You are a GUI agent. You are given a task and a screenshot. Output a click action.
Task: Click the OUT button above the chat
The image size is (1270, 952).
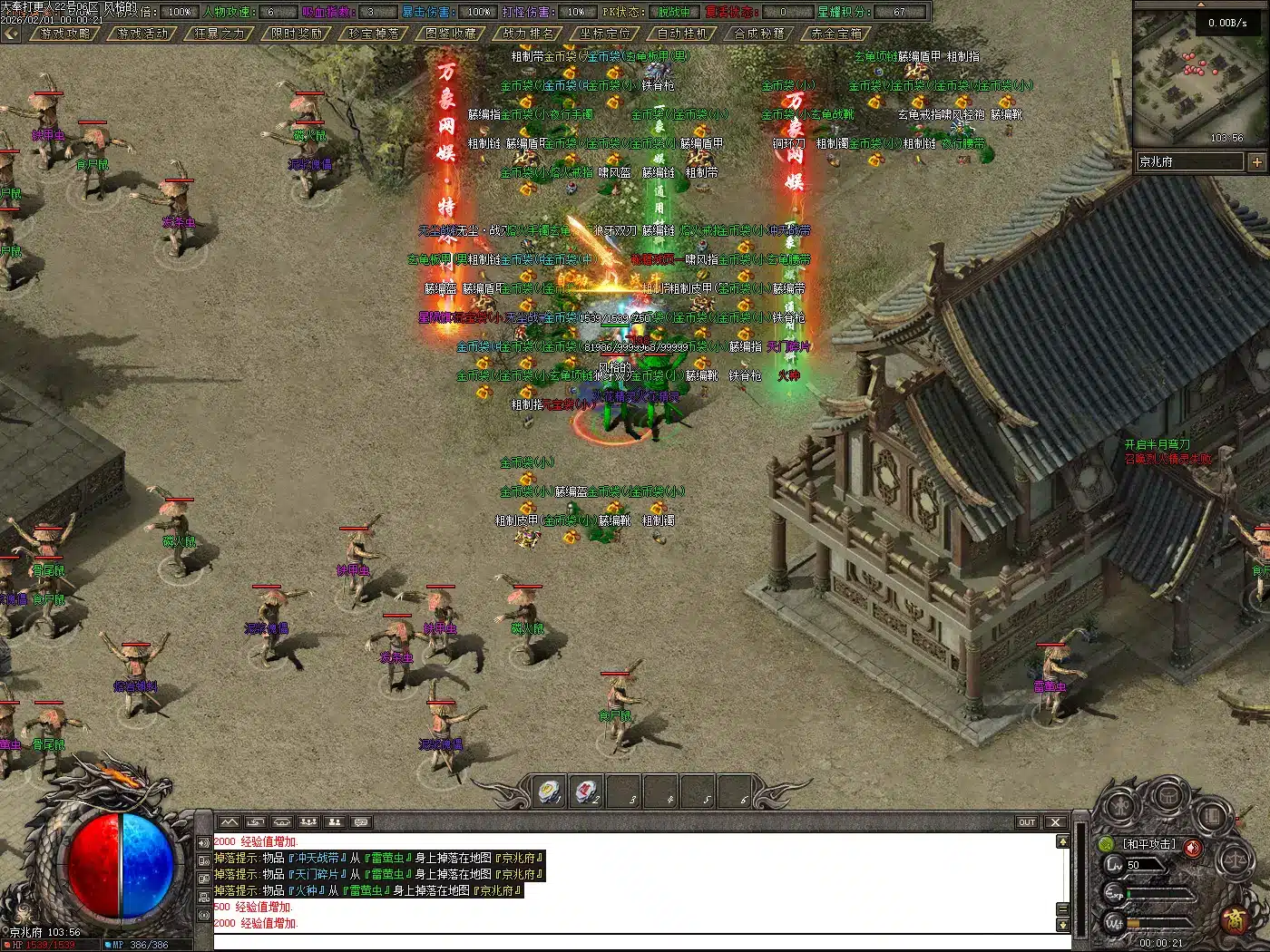1028,822
